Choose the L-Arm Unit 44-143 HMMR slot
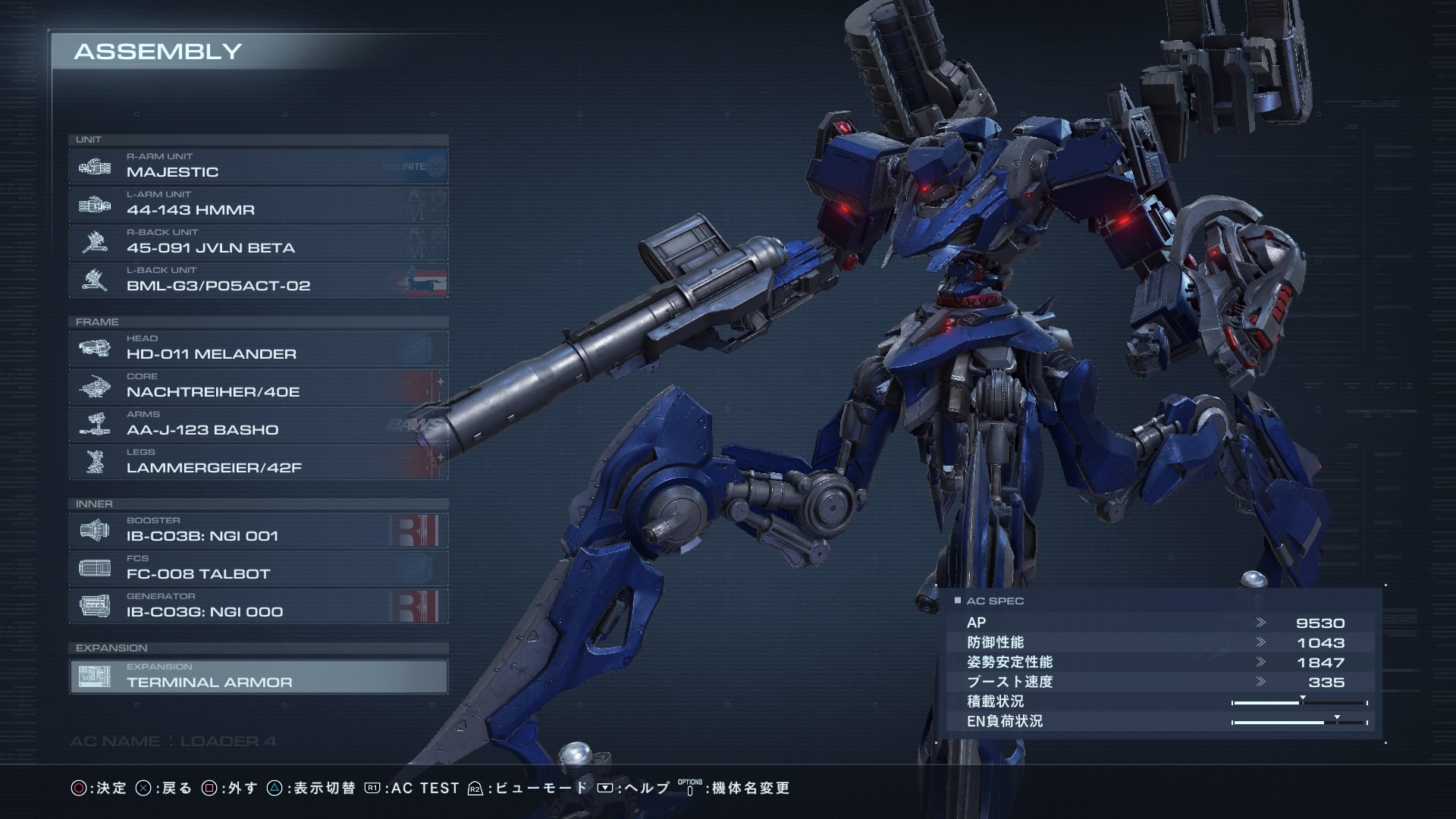Screen dimensions: 1456x819 (258, 204)
